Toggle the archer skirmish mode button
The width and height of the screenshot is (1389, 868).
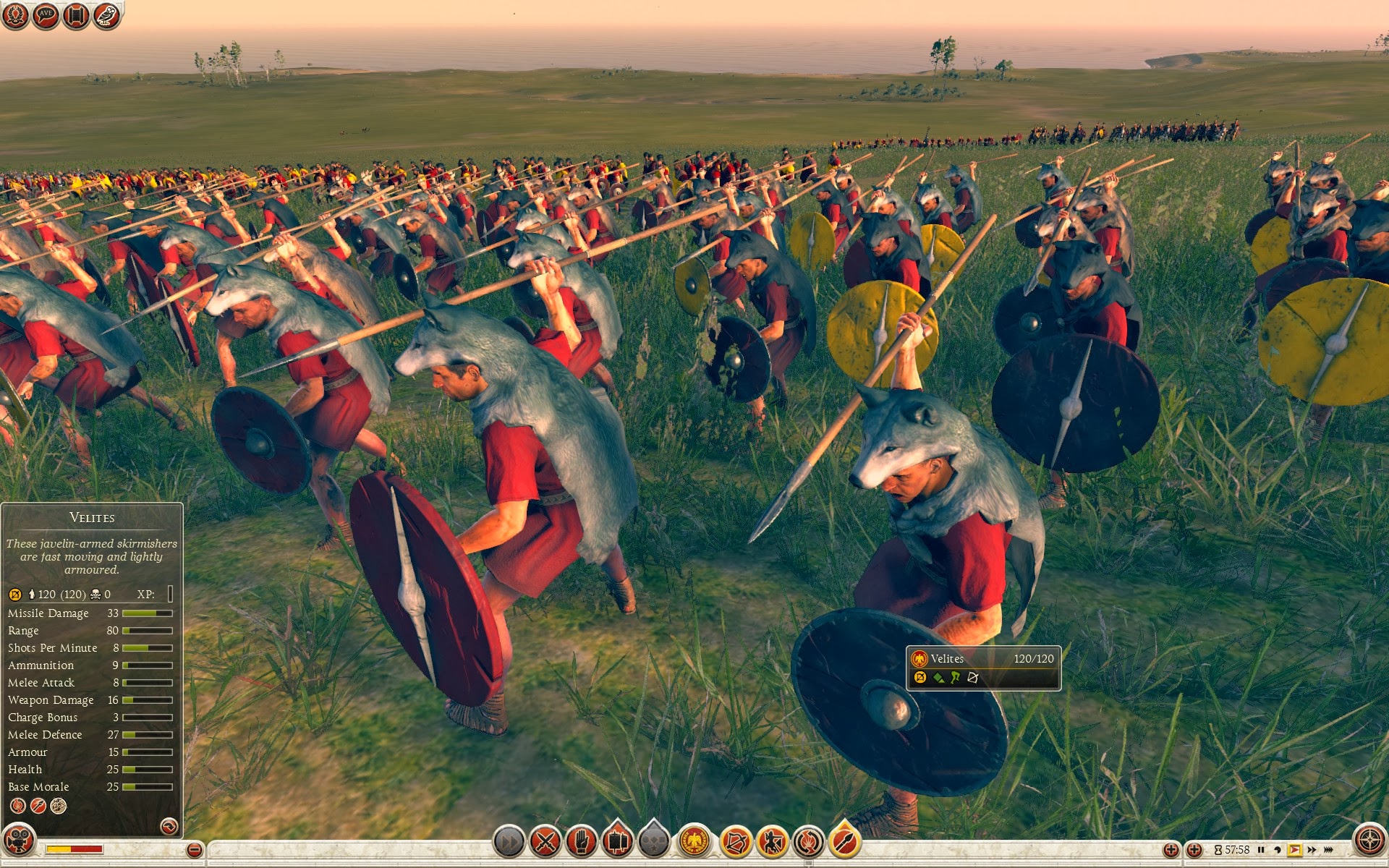click(x=772, y=841)
